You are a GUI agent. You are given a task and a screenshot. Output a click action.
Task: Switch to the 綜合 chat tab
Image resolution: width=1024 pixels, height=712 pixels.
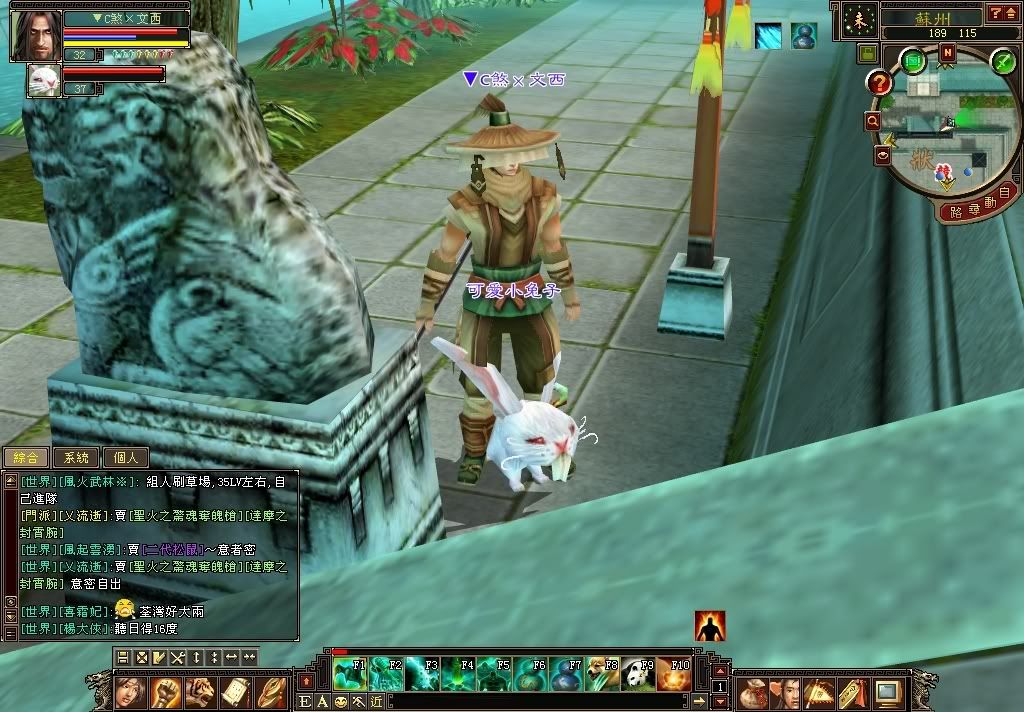(x=25, y=458)
